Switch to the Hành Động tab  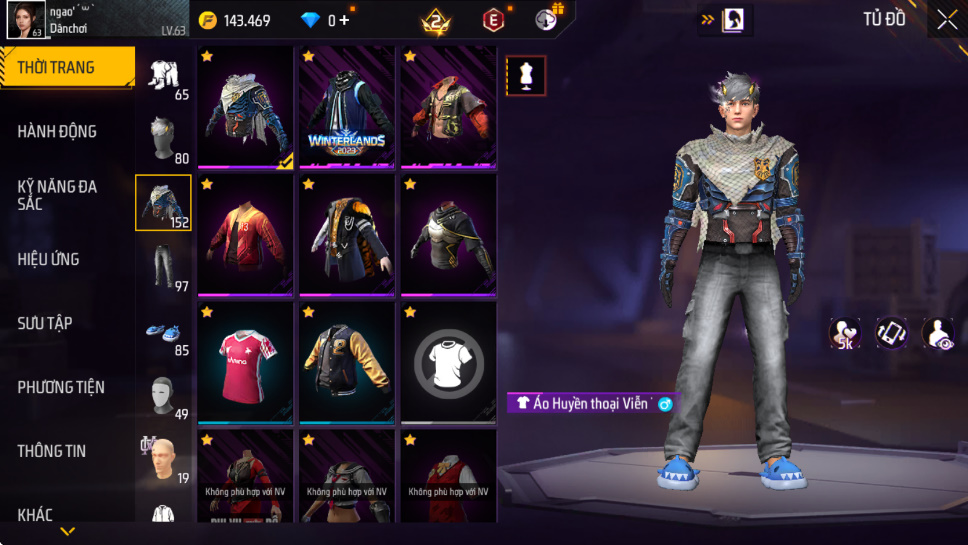pos(58,131)
